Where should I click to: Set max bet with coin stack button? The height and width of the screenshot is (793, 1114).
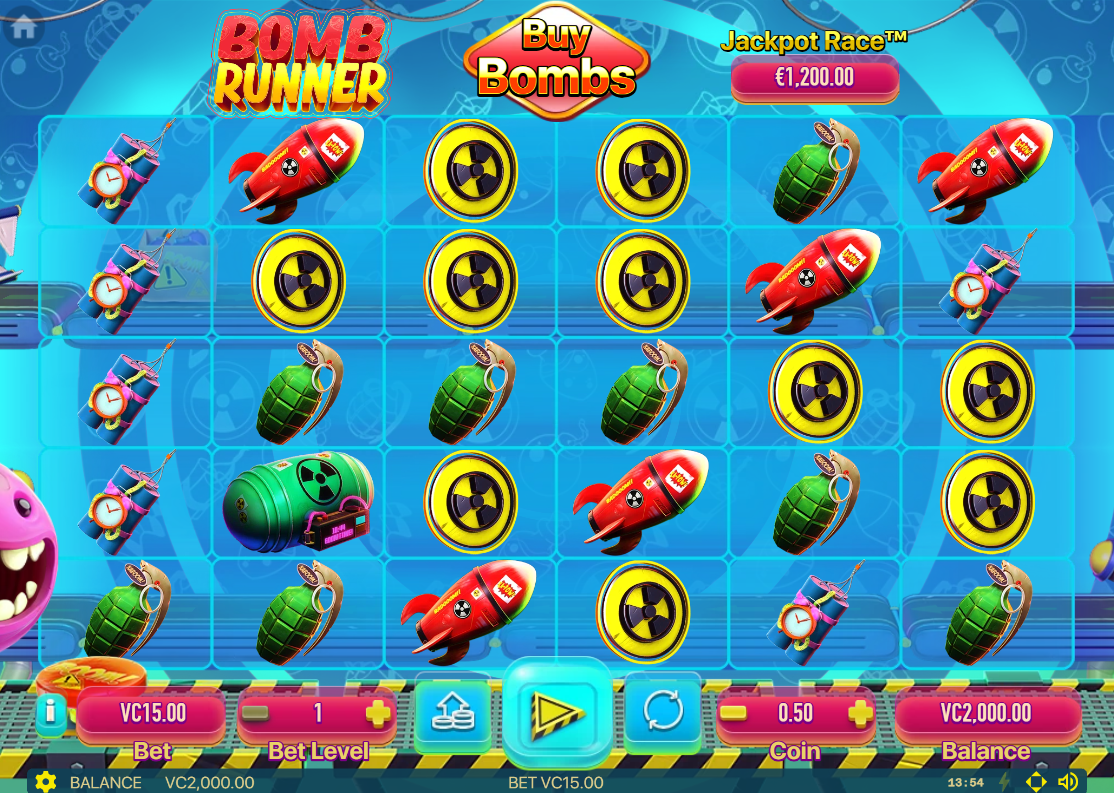pyautogui.click(x=452, y=712)
